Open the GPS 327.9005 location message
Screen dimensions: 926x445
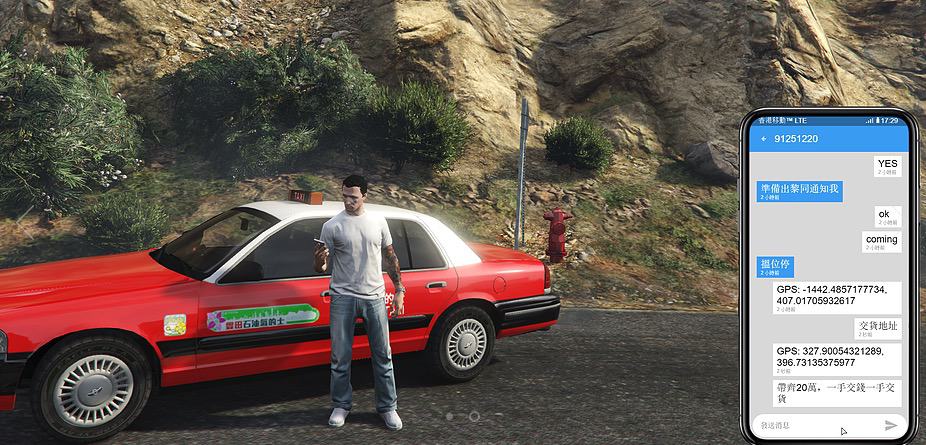tap(836, 359)
